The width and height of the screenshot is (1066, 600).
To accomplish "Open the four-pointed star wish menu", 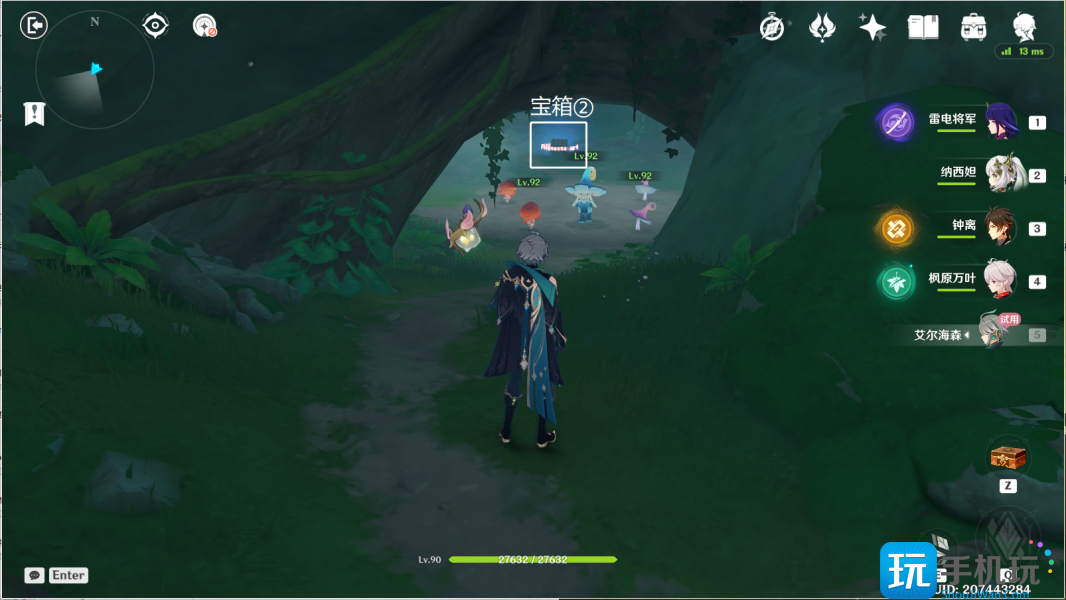I will tap(872, 28).
